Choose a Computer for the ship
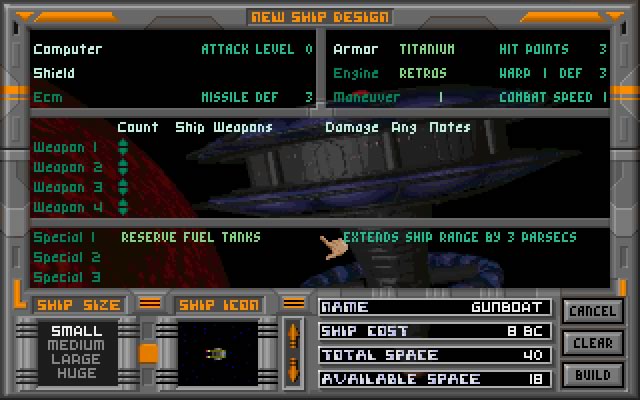This screenshot has width=640, height=400. click(x=67, y=49)
